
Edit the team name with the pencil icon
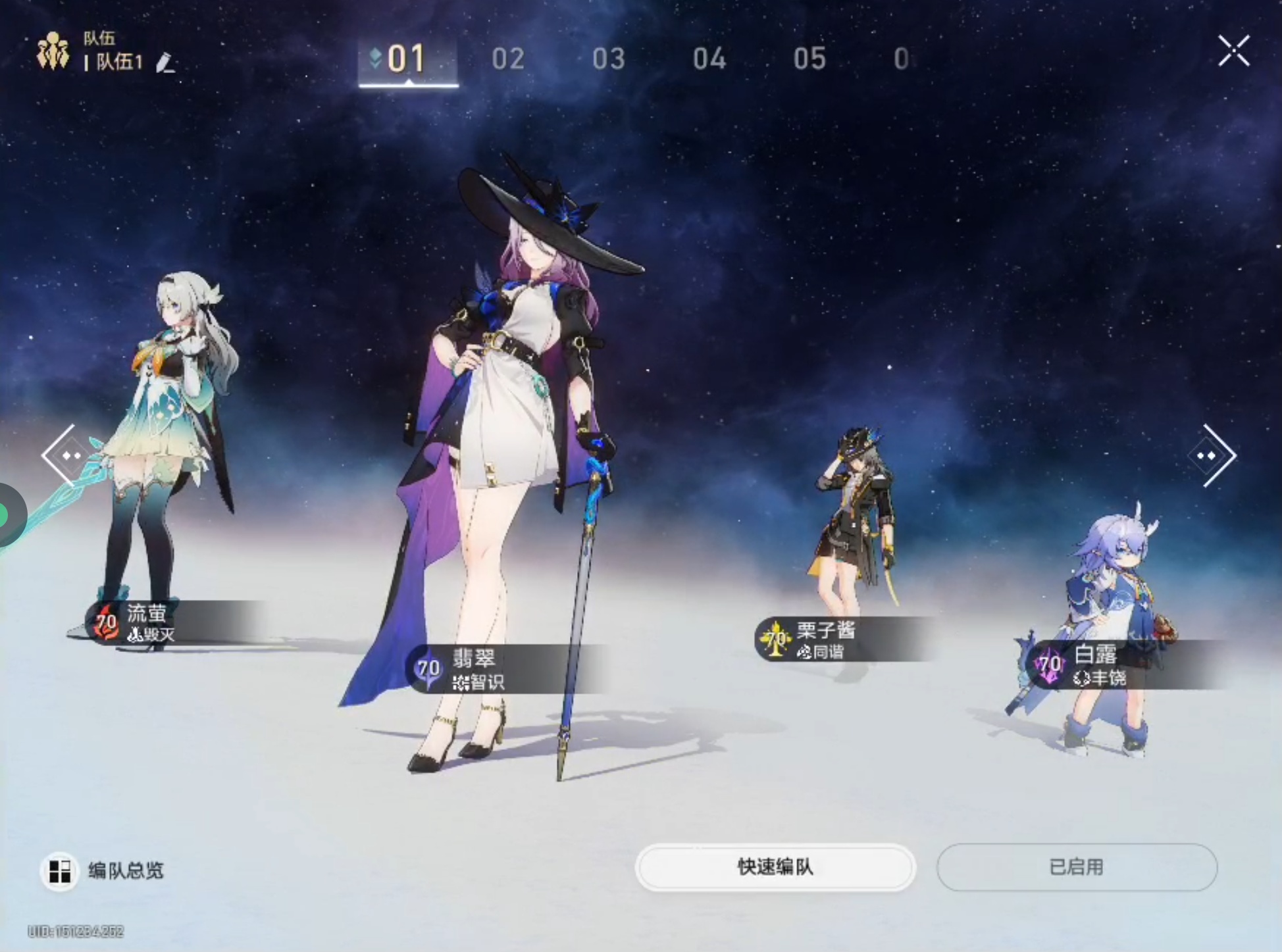coord(165,63)
